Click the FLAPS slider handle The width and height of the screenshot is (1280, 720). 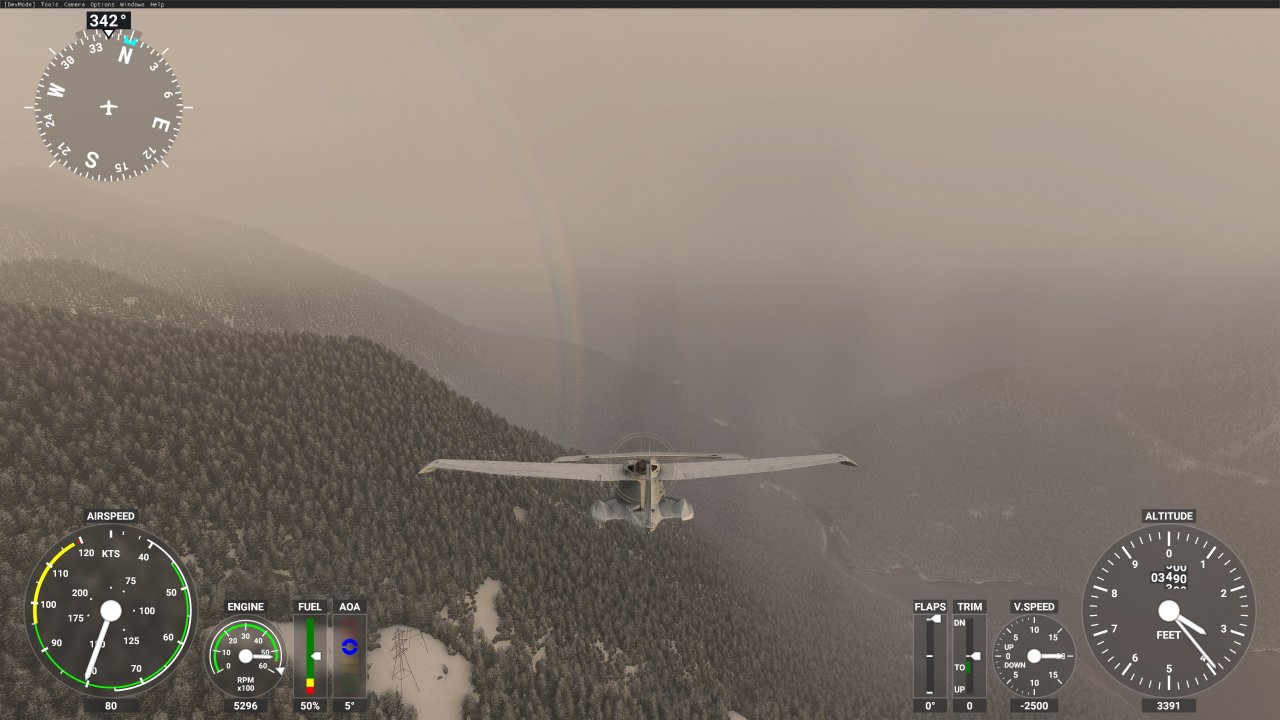[932, 617]
